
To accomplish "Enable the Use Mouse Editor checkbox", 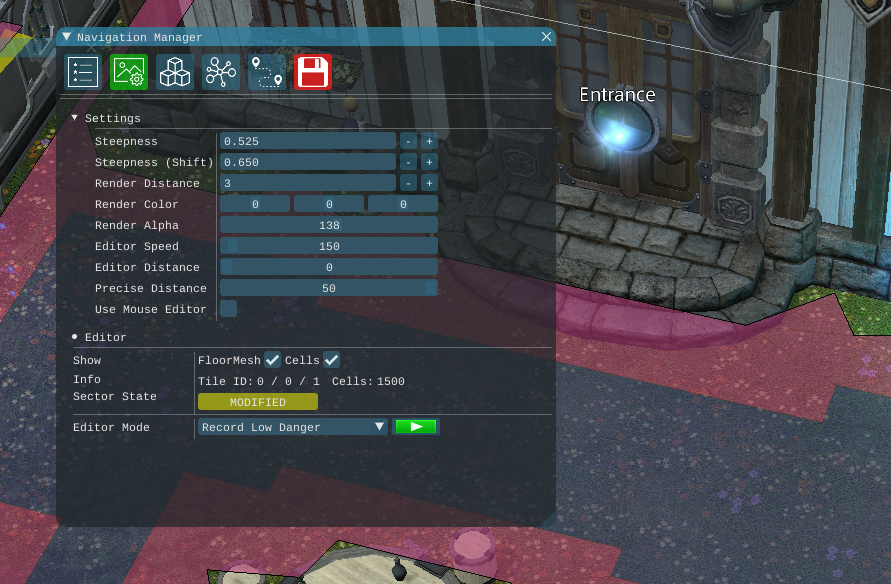I will point(229,309).
